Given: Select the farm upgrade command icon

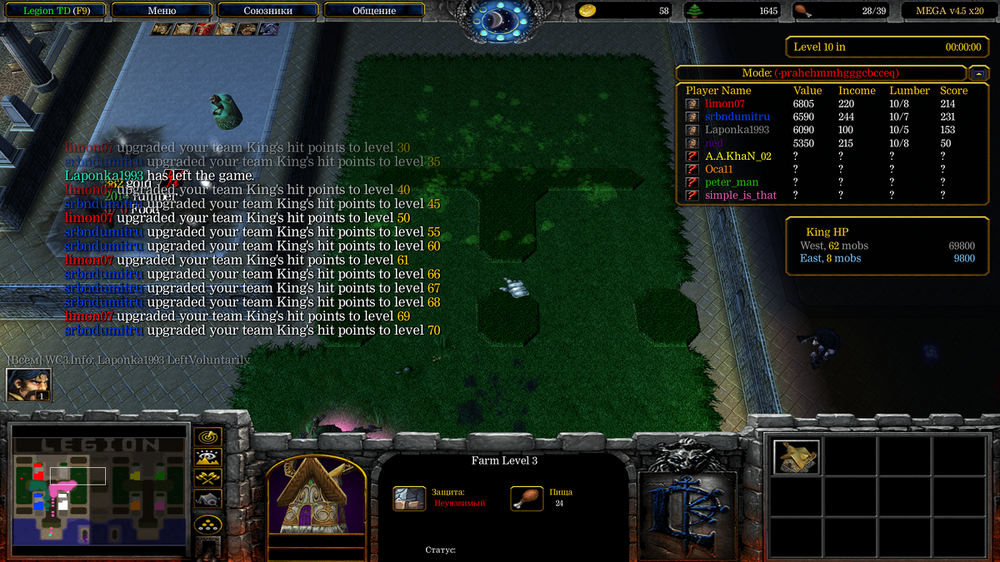Looking at the screenshot, I should [796, 457].
